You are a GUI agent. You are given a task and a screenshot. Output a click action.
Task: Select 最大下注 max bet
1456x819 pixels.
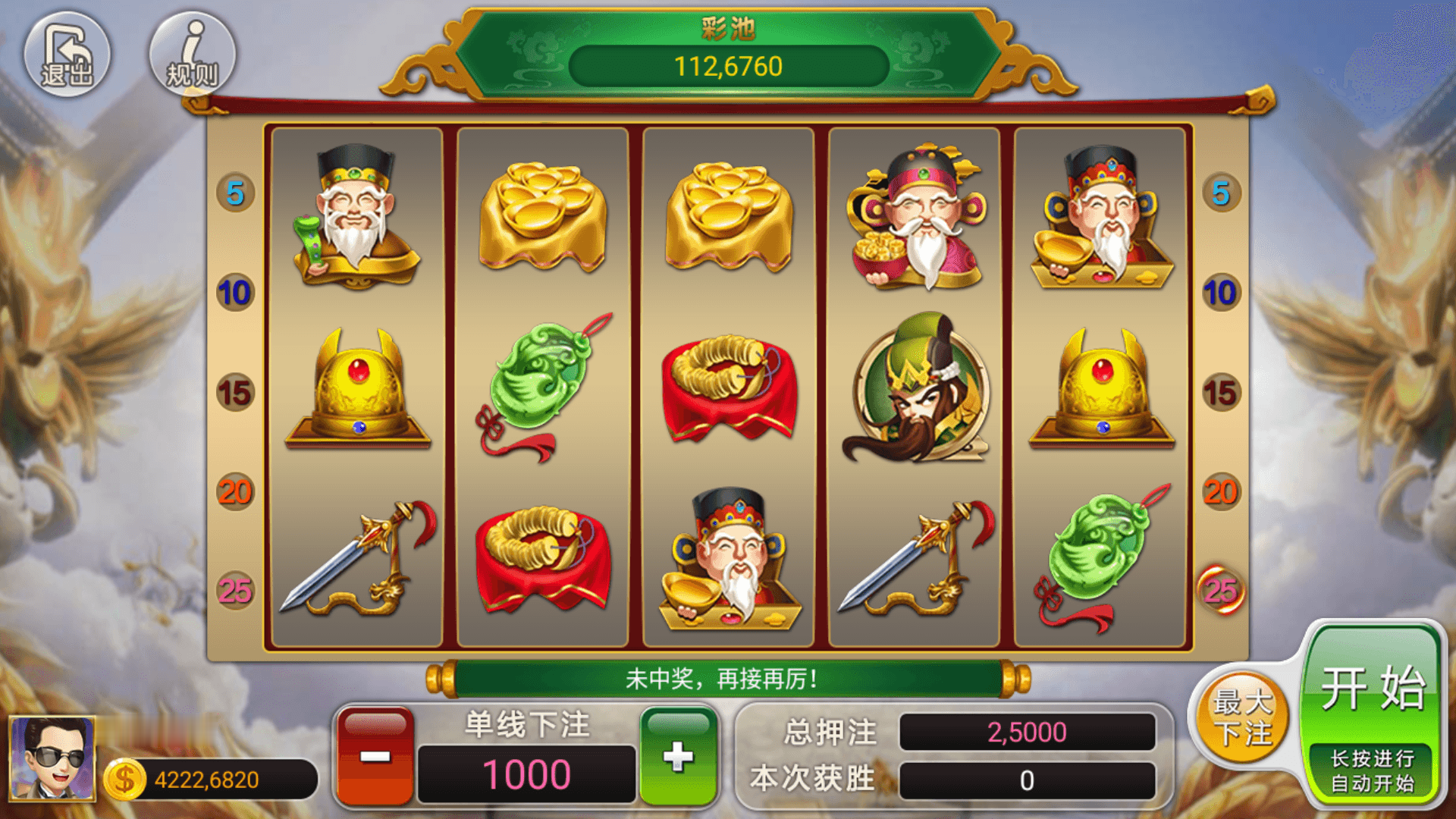pyautogui.click(x=1242, y=717)
